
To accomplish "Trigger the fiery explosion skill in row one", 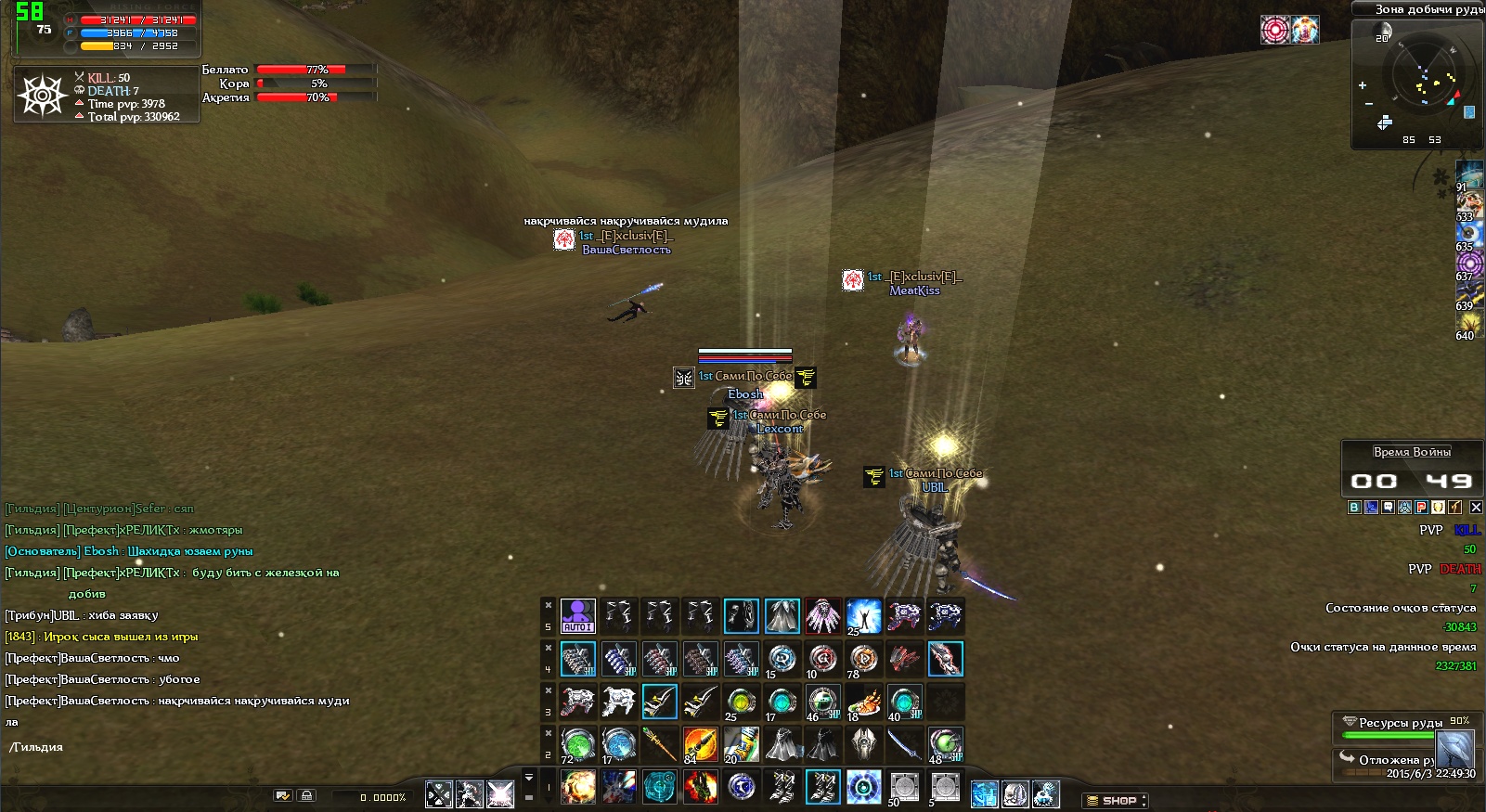I will [x=577, y=787].
